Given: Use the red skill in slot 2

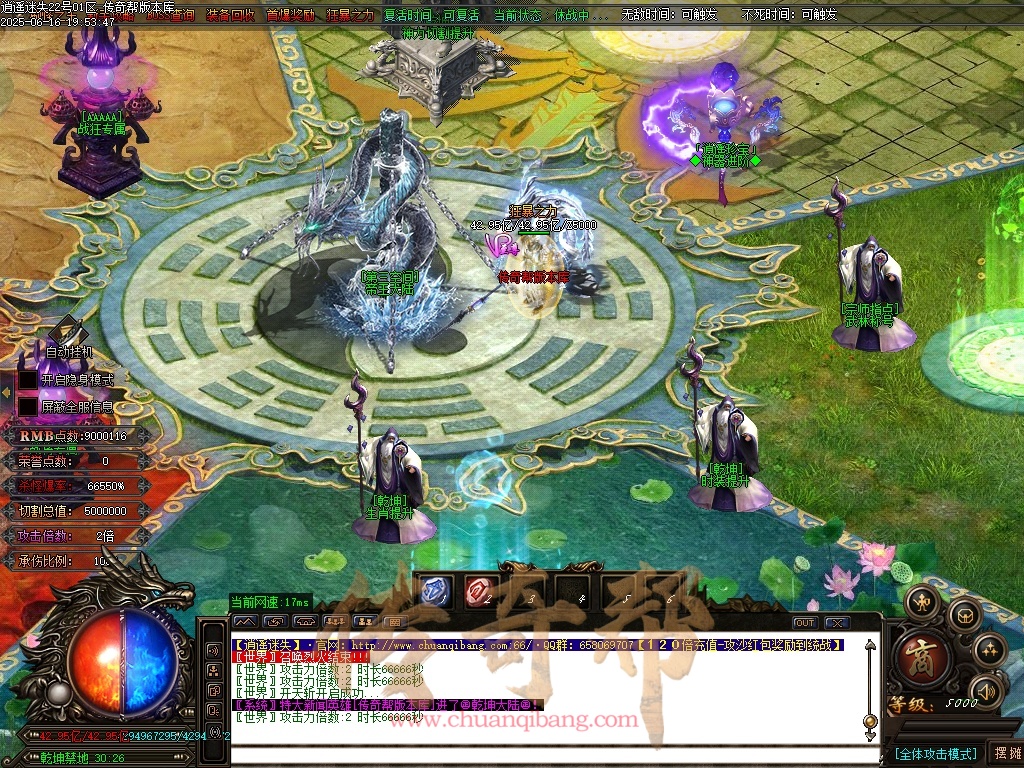Looking at the screenshot, I should coord(479,592).
